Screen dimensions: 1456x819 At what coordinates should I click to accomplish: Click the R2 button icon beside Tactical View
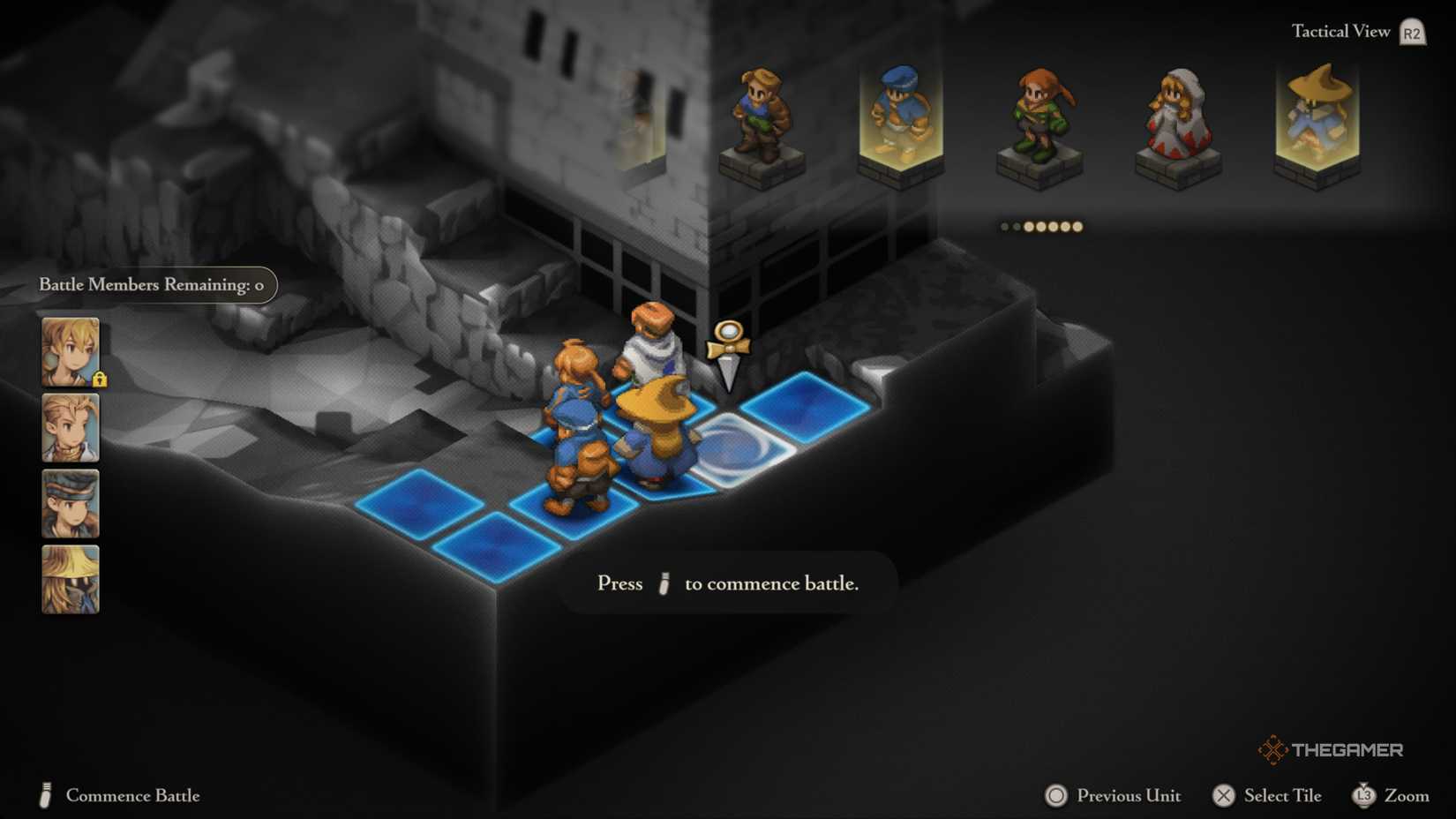point(1410,30)
